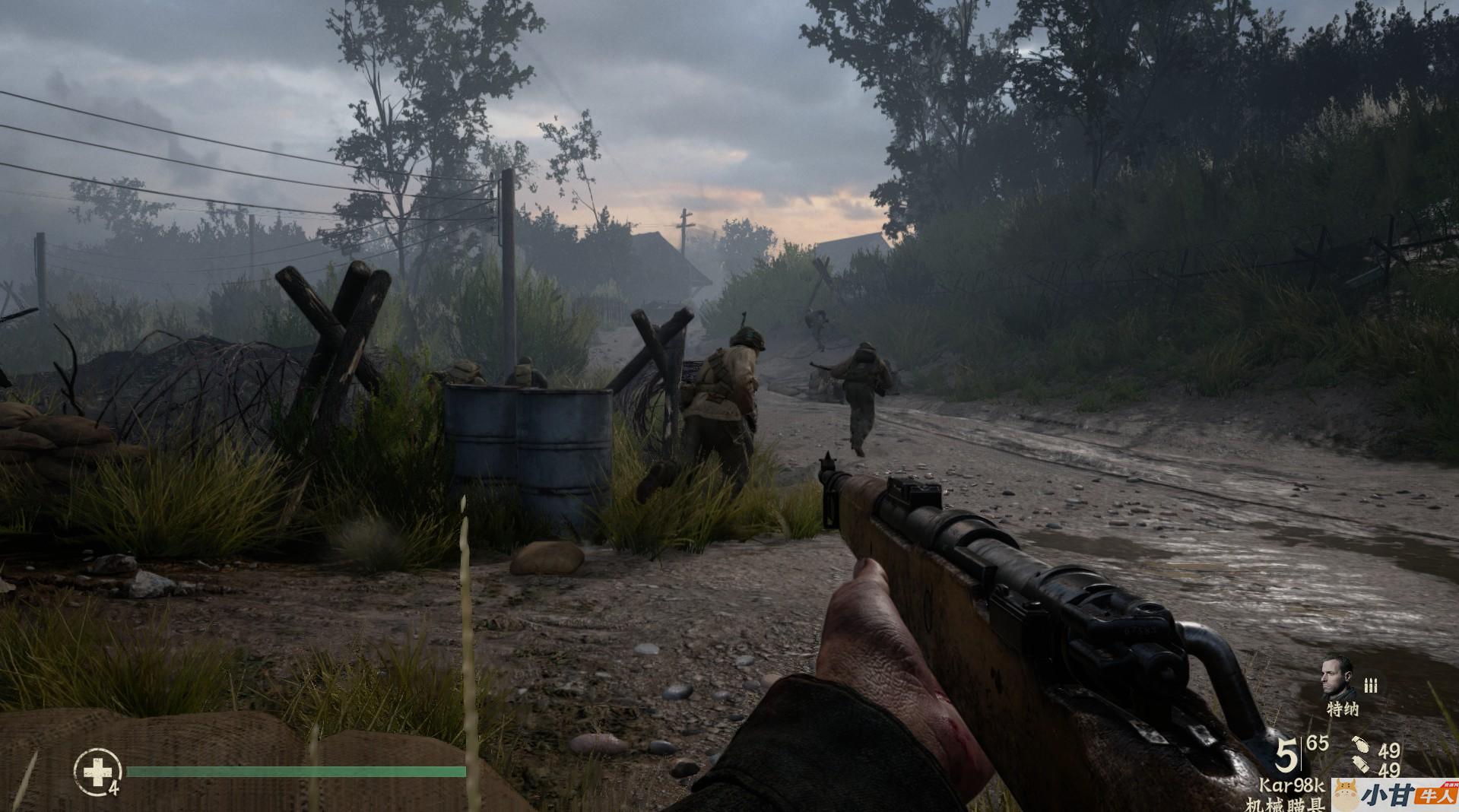Click the three-bullet ammo resupply icon
The height and width of the screenshot is (812, 1459).
point(1371,685)
